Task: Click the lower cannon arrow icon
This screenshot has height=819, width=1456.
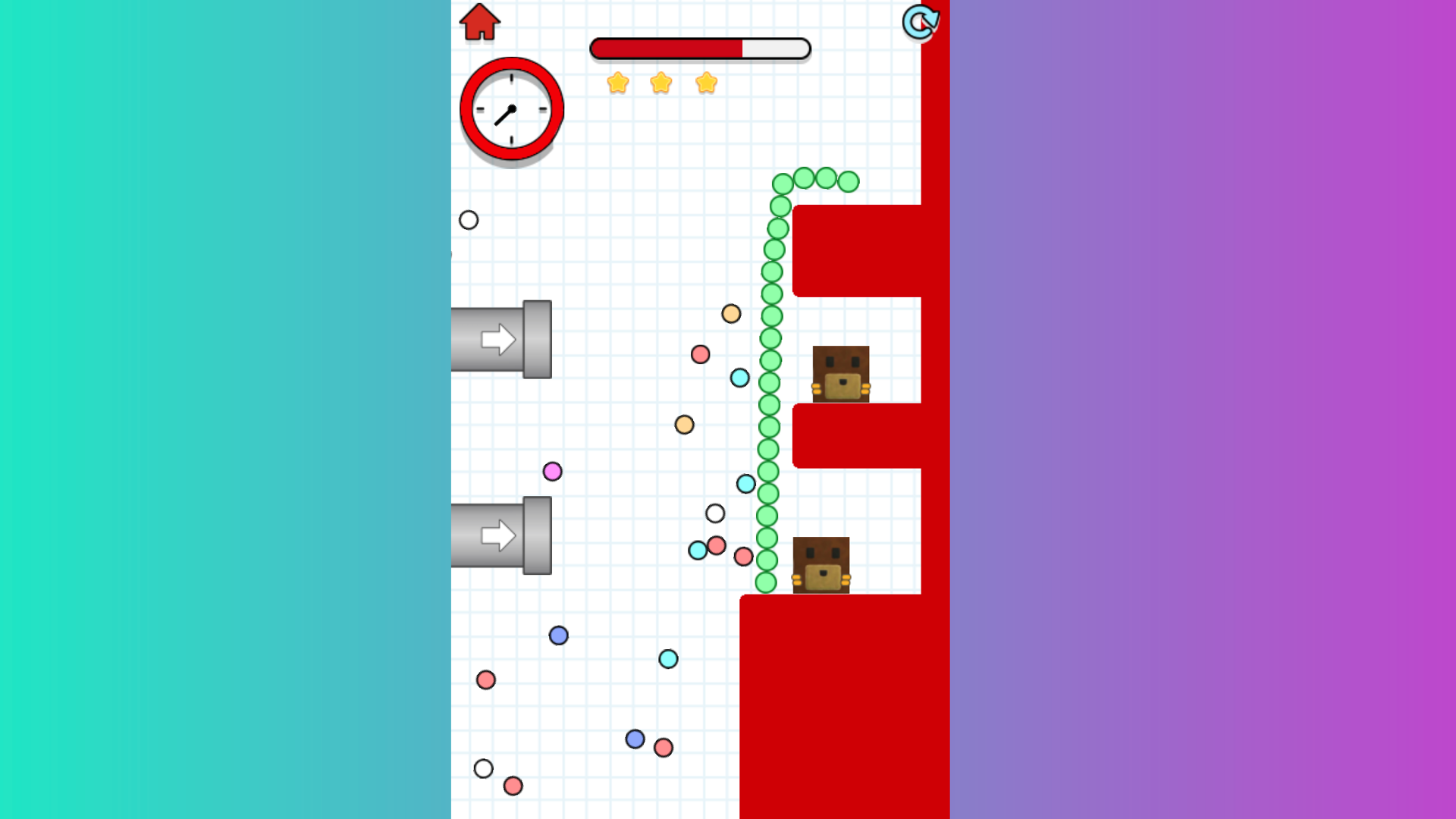Action: [x=499, y=535]
